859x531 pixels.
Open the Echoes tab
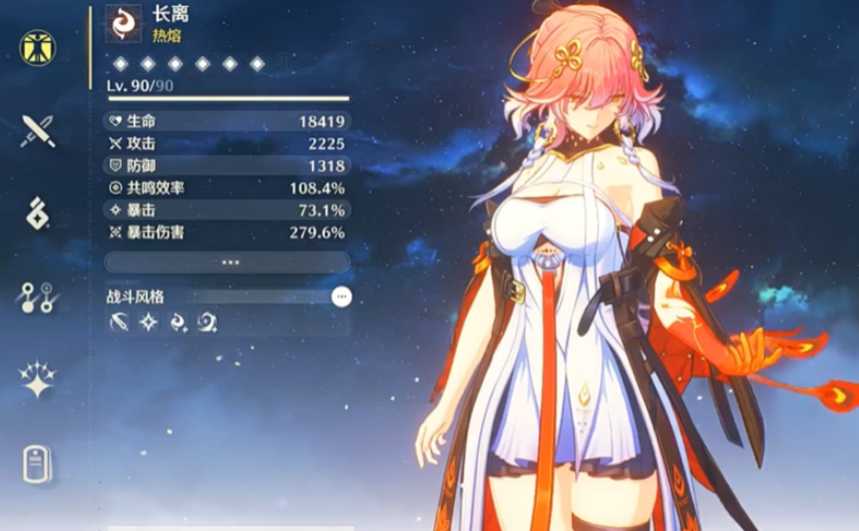38,214
